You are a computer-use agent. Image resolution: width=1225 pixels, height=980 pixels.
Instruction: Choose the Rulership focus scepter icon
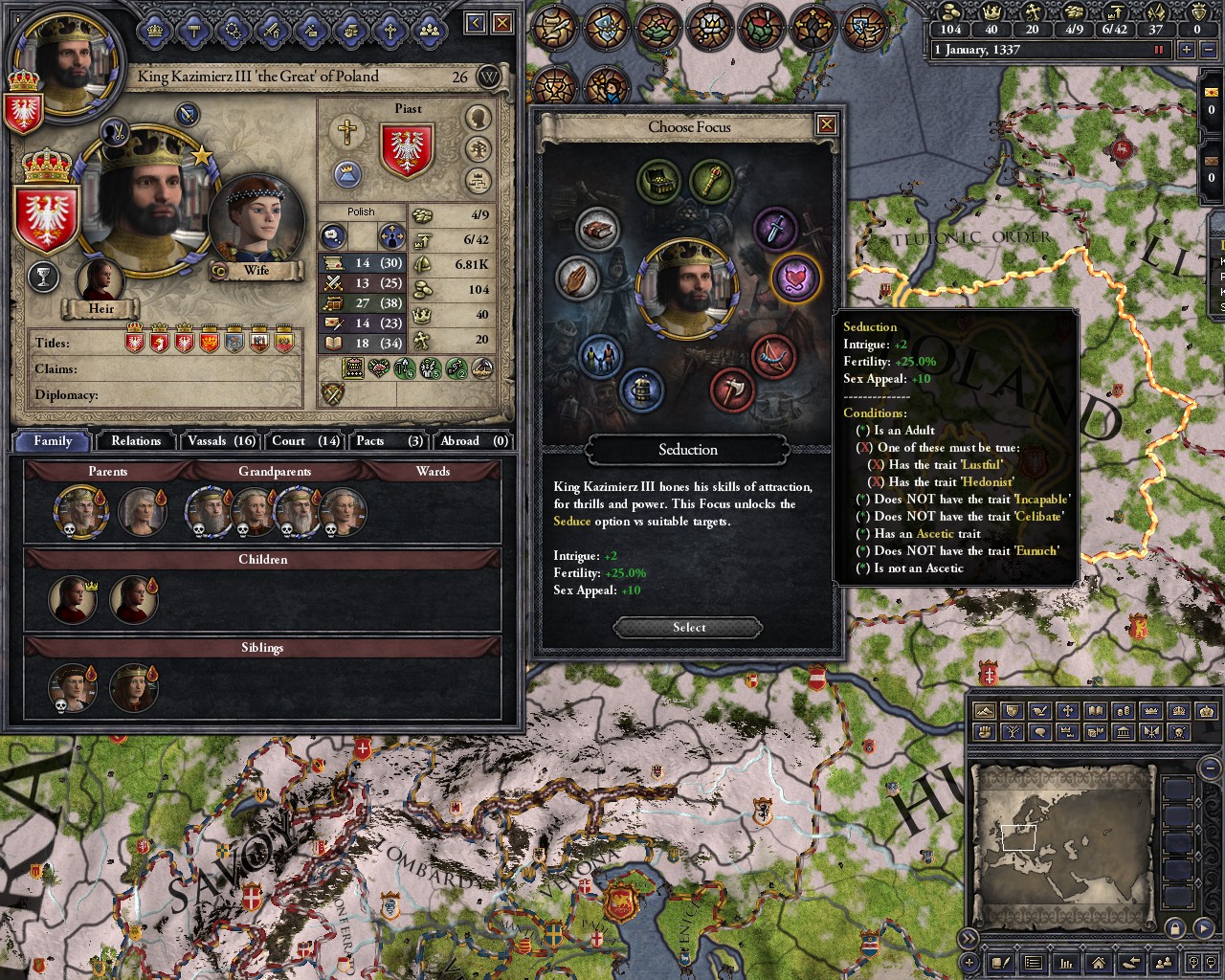[710, 180]
